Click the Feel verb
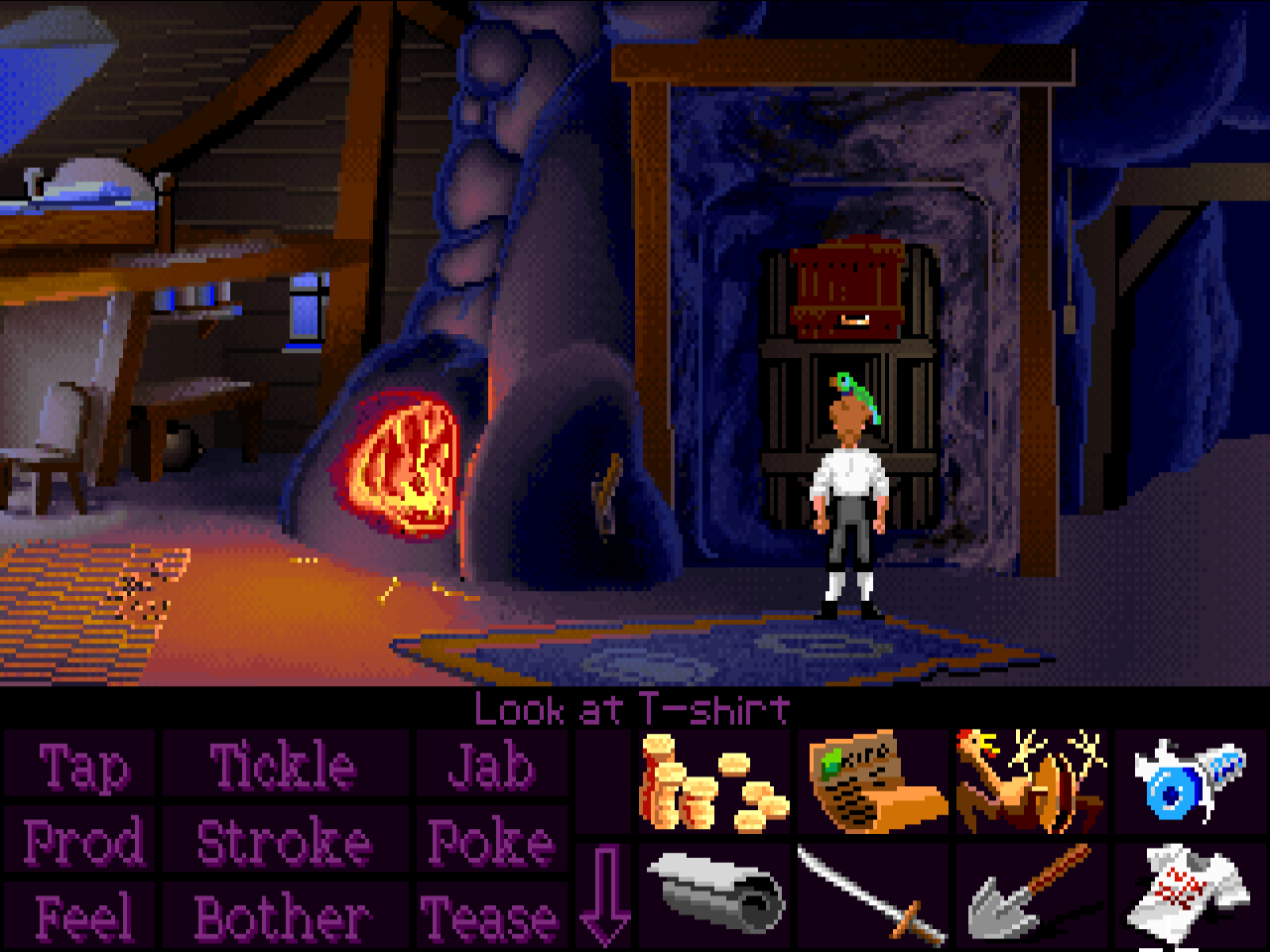This screenshot has height=952, width=1270. pos(82,917)
